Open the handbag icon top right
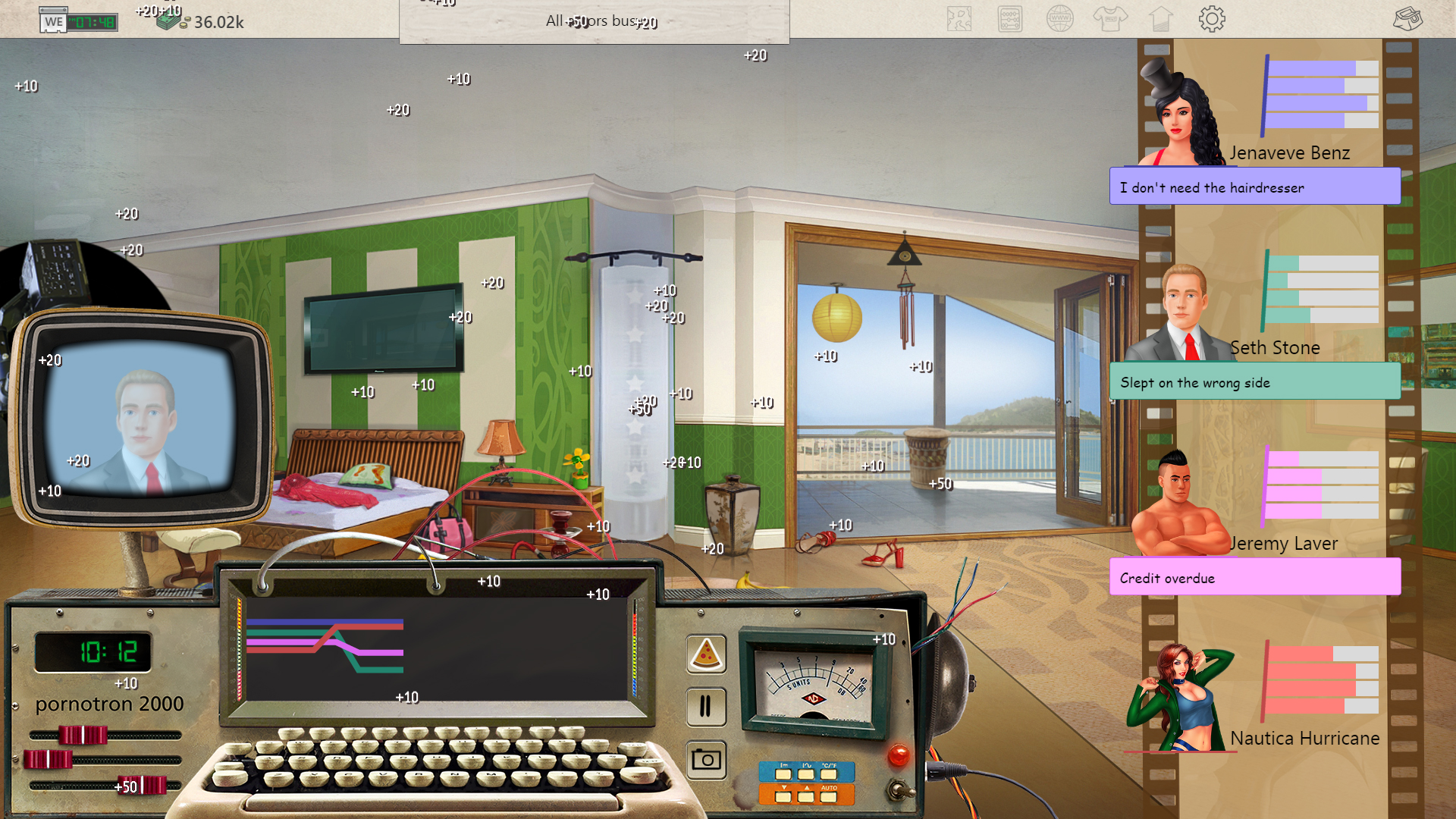Image resolution: width=1456 pixels, height=819 pixels. pos(1408,19)
